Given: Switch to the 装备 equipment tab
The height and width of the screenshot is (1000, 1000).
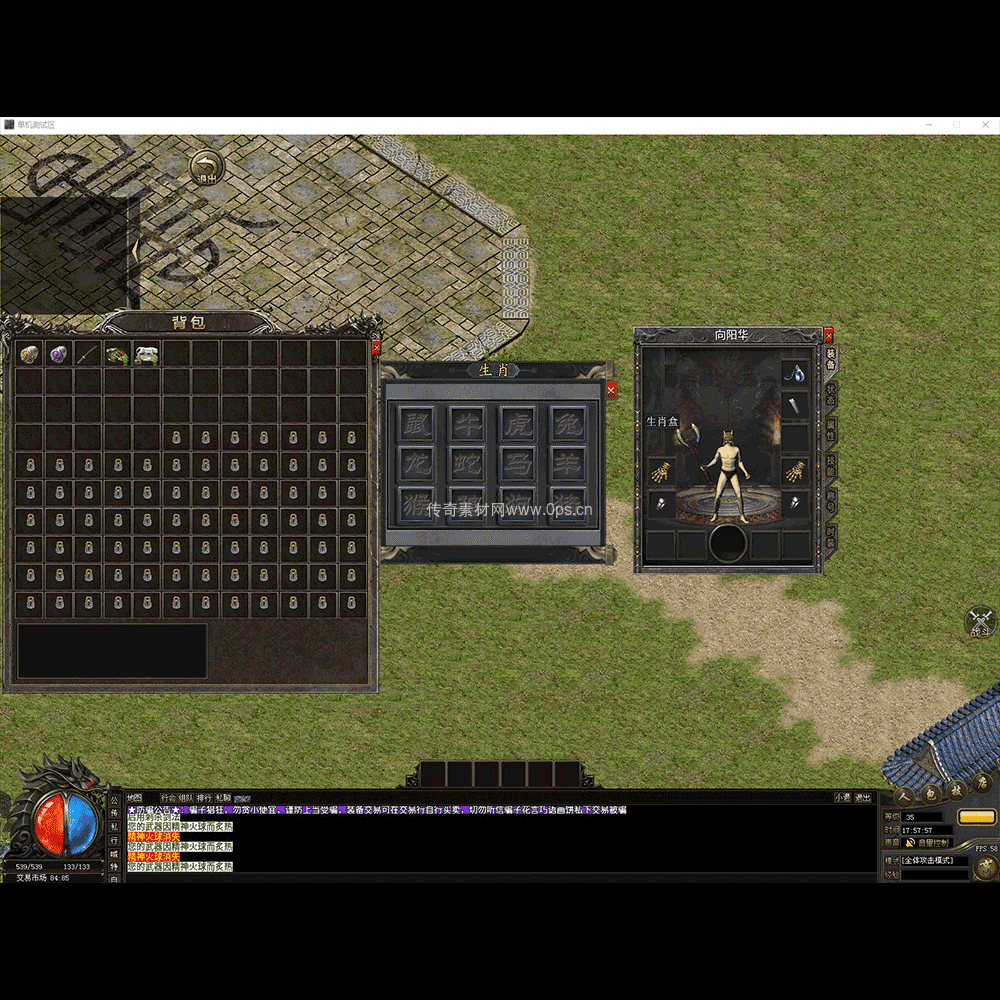Looking at the screenshot, I should click(x=831, y=358).
